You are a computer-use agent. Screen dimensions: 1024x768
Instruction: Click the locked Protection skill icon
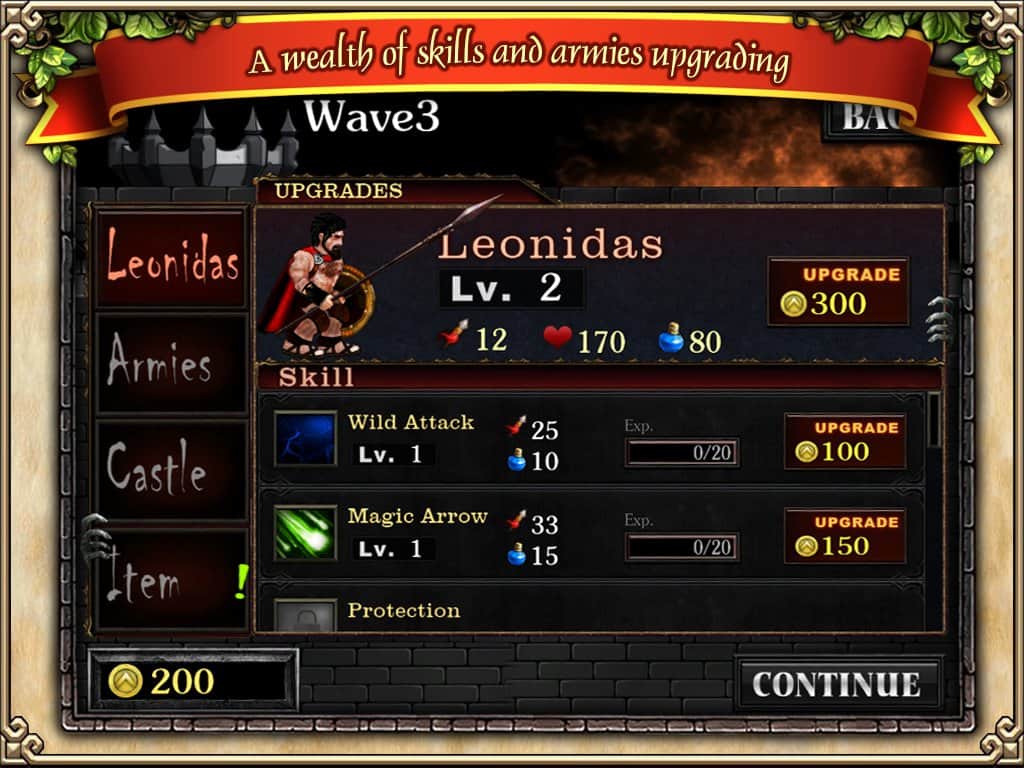(x=305, y=615)
